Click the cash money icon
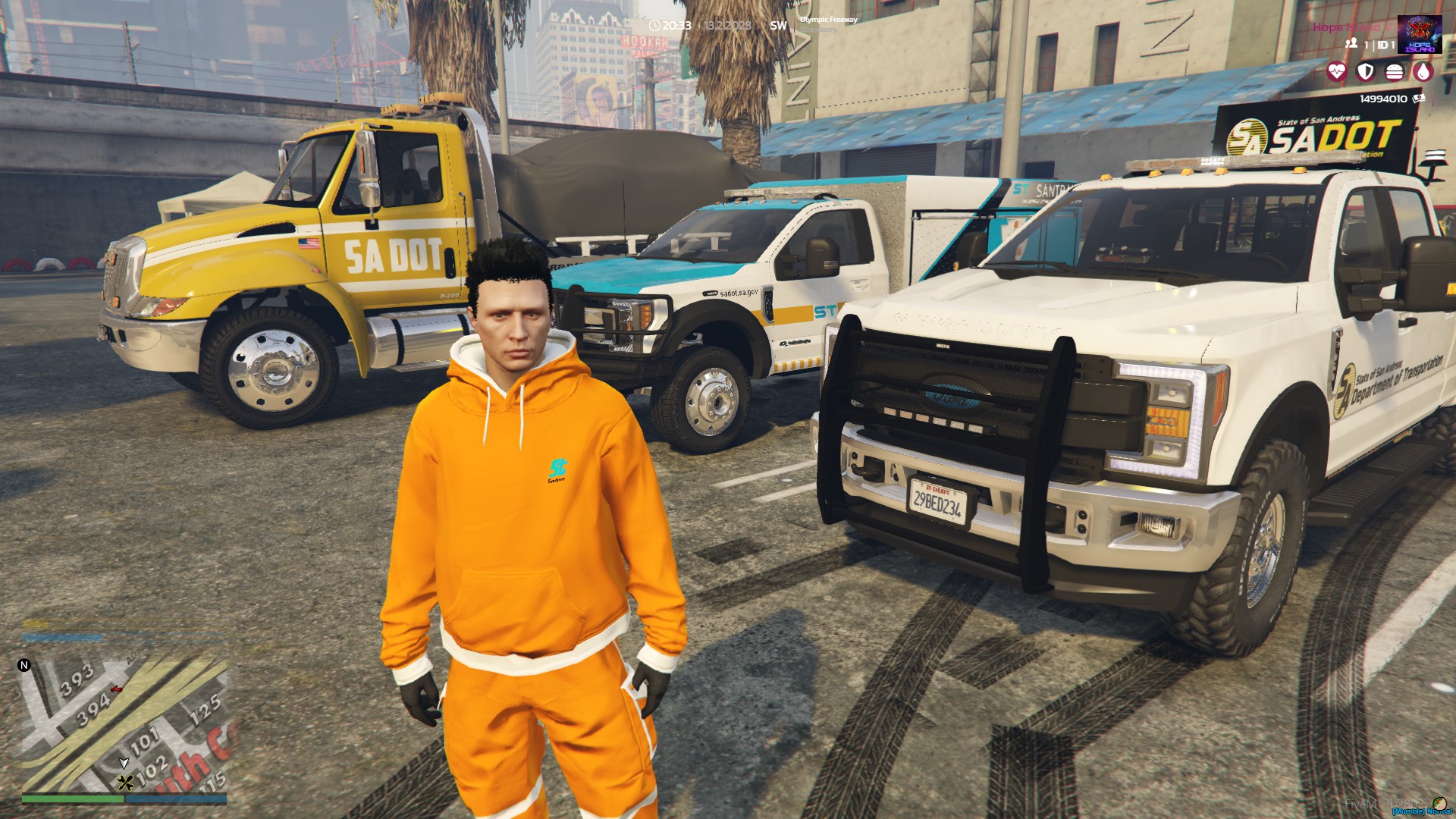Viewport: 1456px width, 819px height. click(1419, 99)
